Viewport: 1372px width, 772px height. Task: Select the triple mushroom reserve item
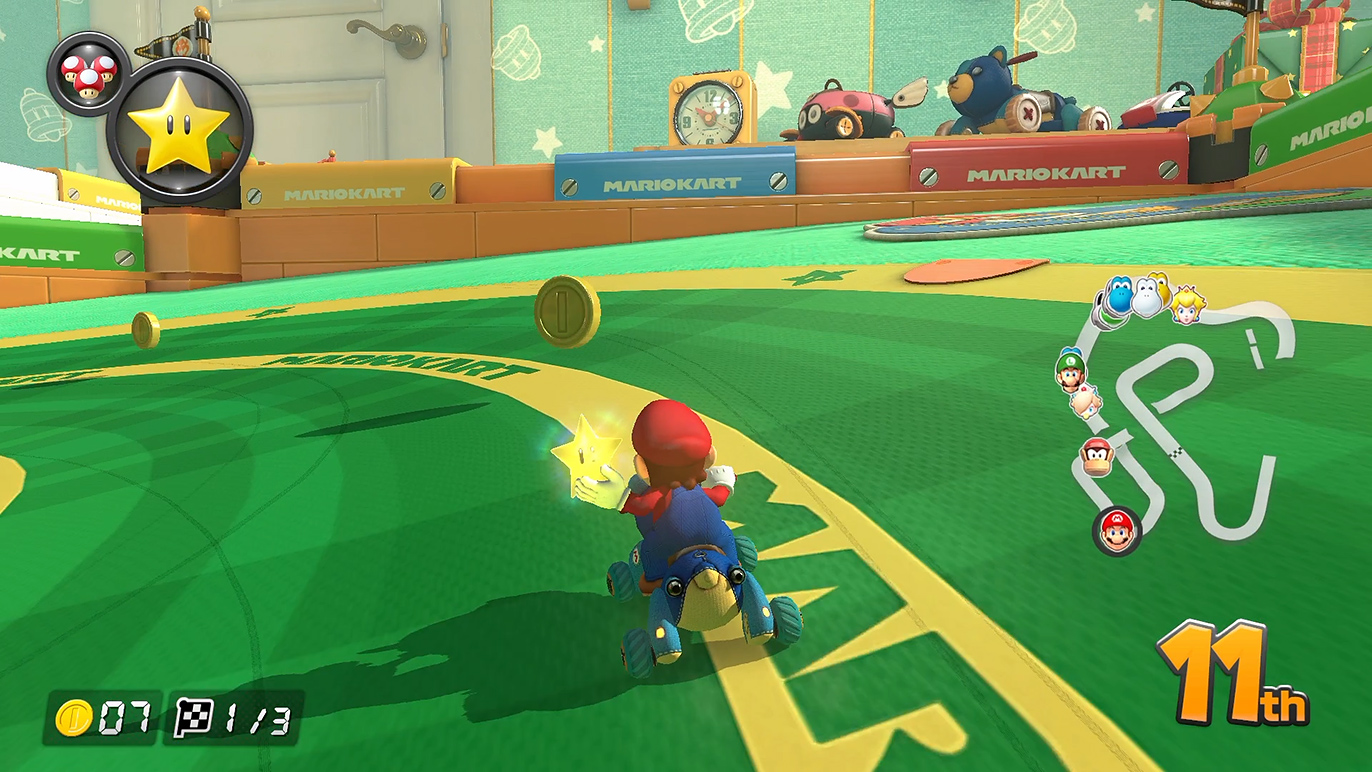[88, 73]
